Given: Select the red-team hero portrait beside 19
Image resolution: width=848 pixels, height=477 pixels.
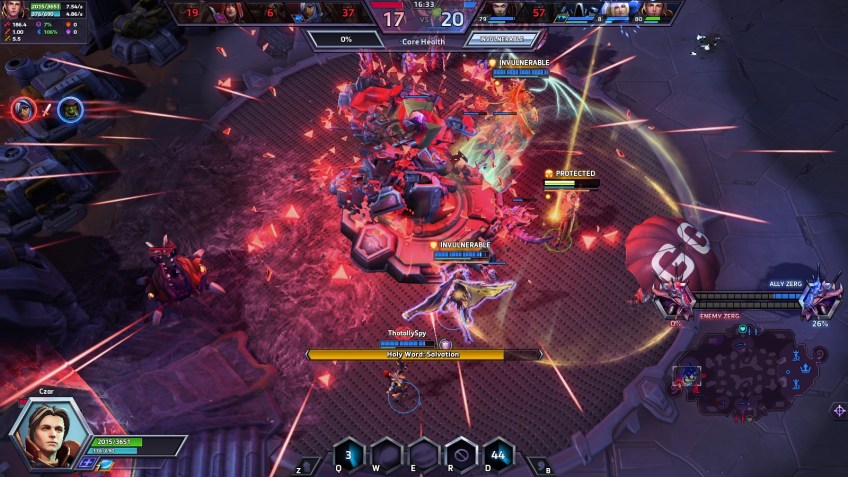Looking at the screenshot, I should [x=223, y=12].
